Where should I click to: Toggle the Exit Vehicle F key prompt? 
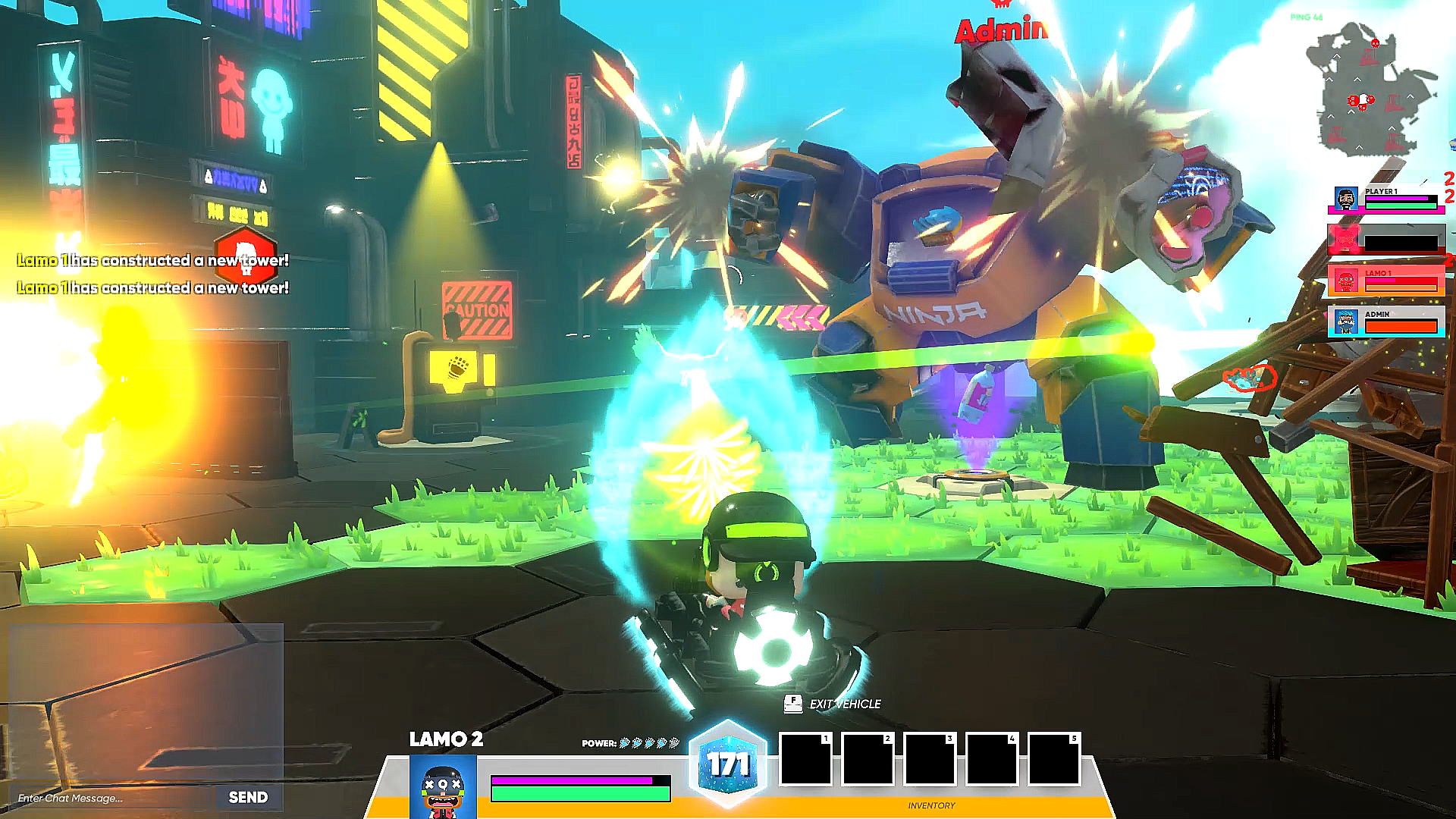click(792, 704)
